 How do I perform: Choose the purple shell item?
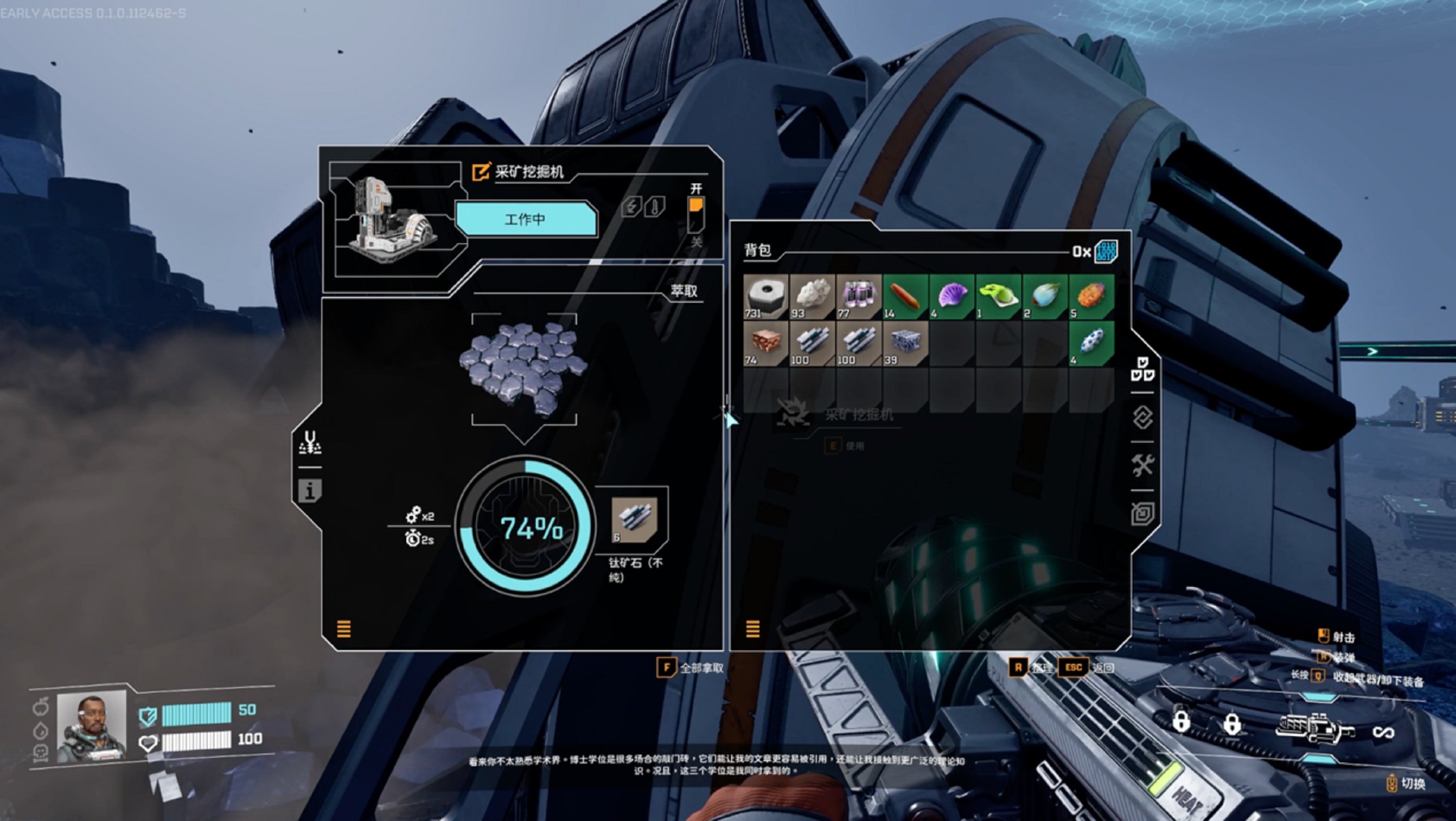pos(952,296)
